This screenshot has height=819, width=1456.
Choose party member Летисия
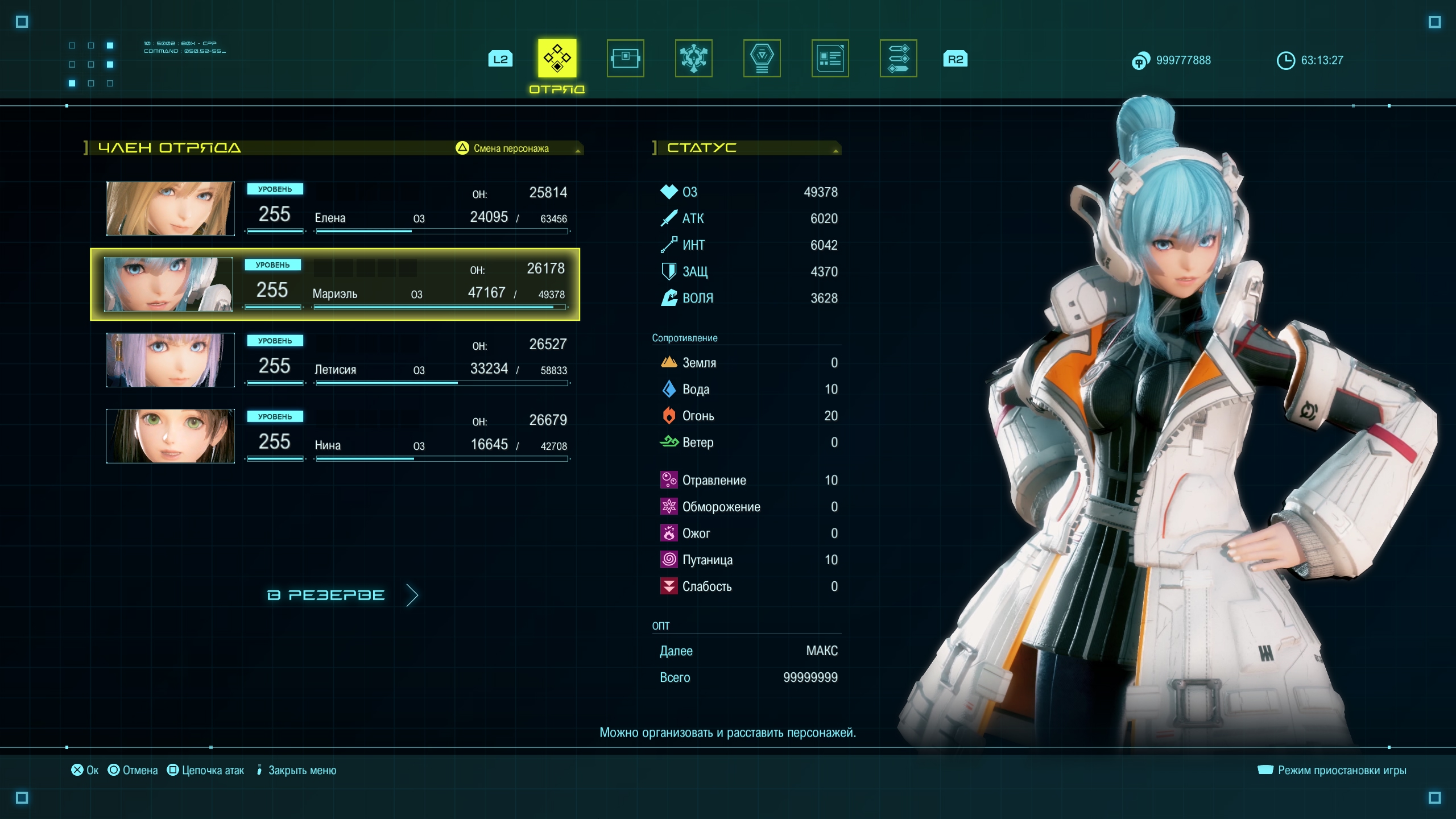[x=398, y=361]
